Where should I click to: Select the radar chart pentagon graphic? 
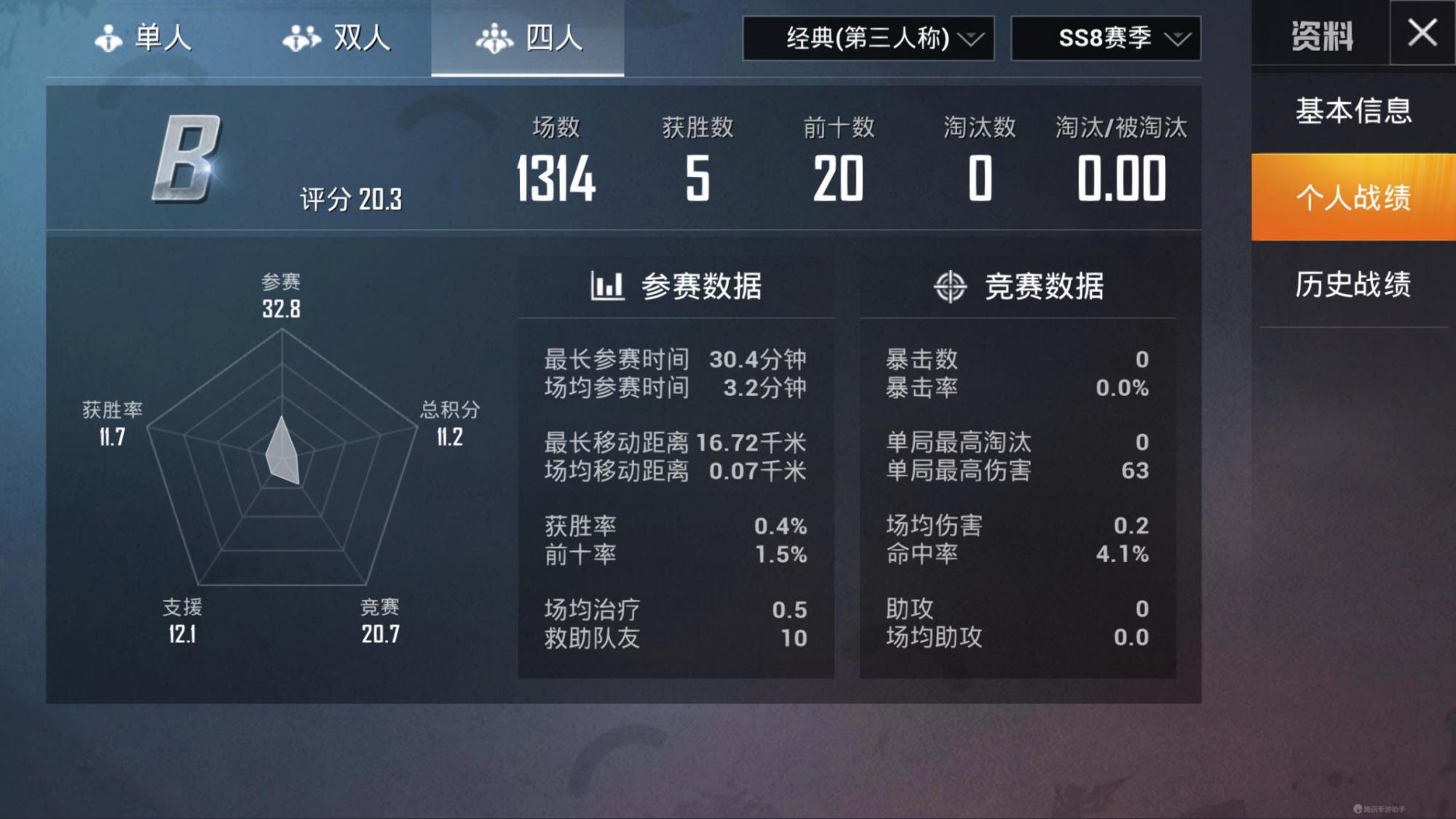(x=282, y=451)
